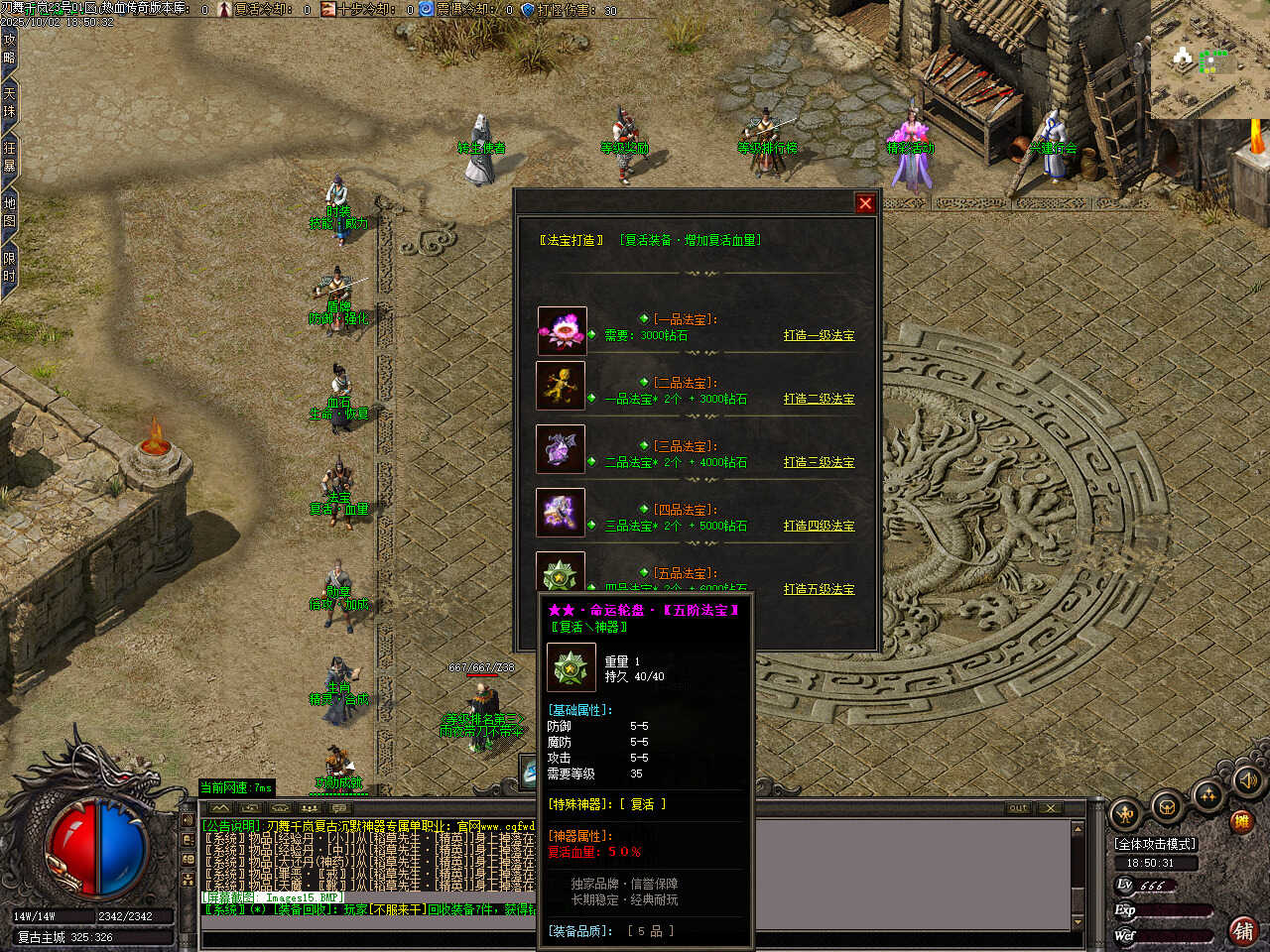Image resolution: width=1270 pixels, height=952 pixels.
Task: Open the bag chest round button
Action: click(1168, 806)
